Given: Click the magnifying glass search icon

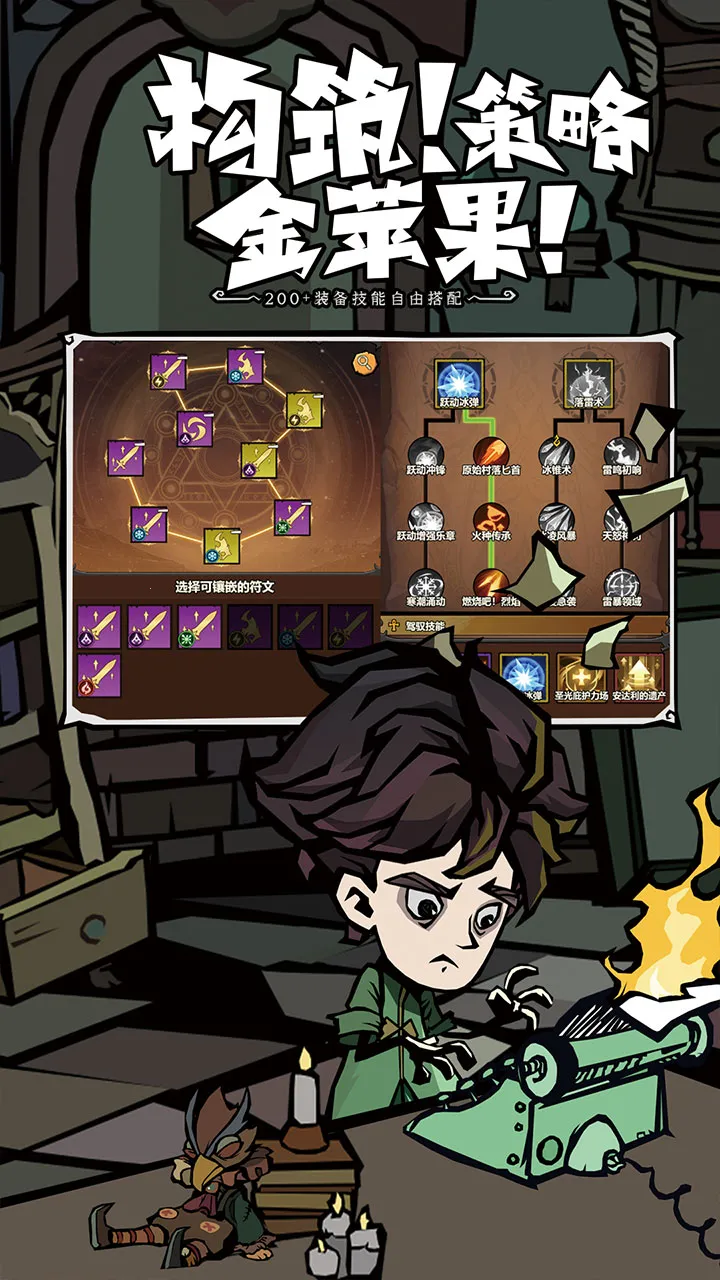Looking at the screenshot, I should pyautogui.click(x=362, y=362).
